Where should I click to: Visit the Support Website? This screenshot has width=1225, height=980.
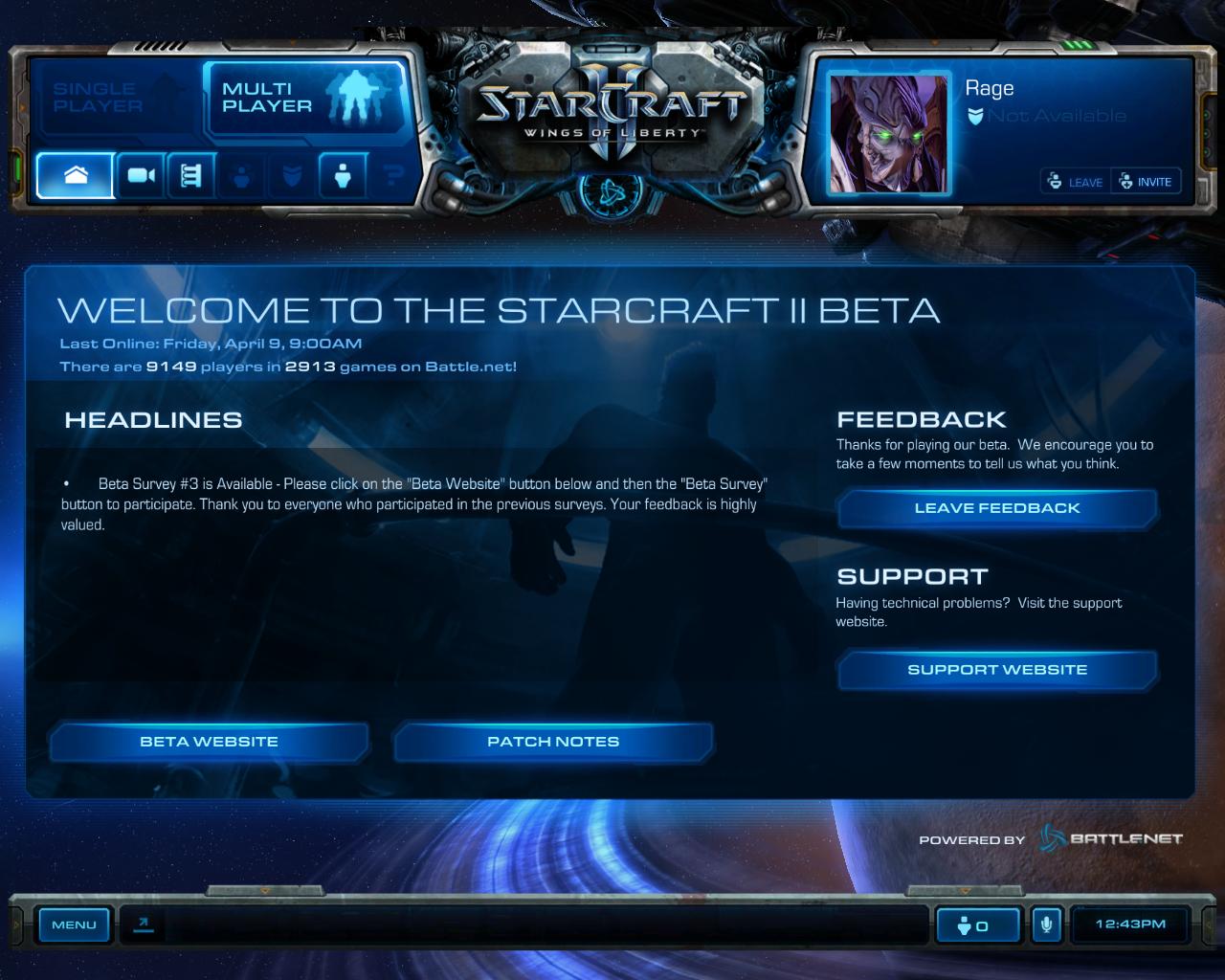(996, 670)
